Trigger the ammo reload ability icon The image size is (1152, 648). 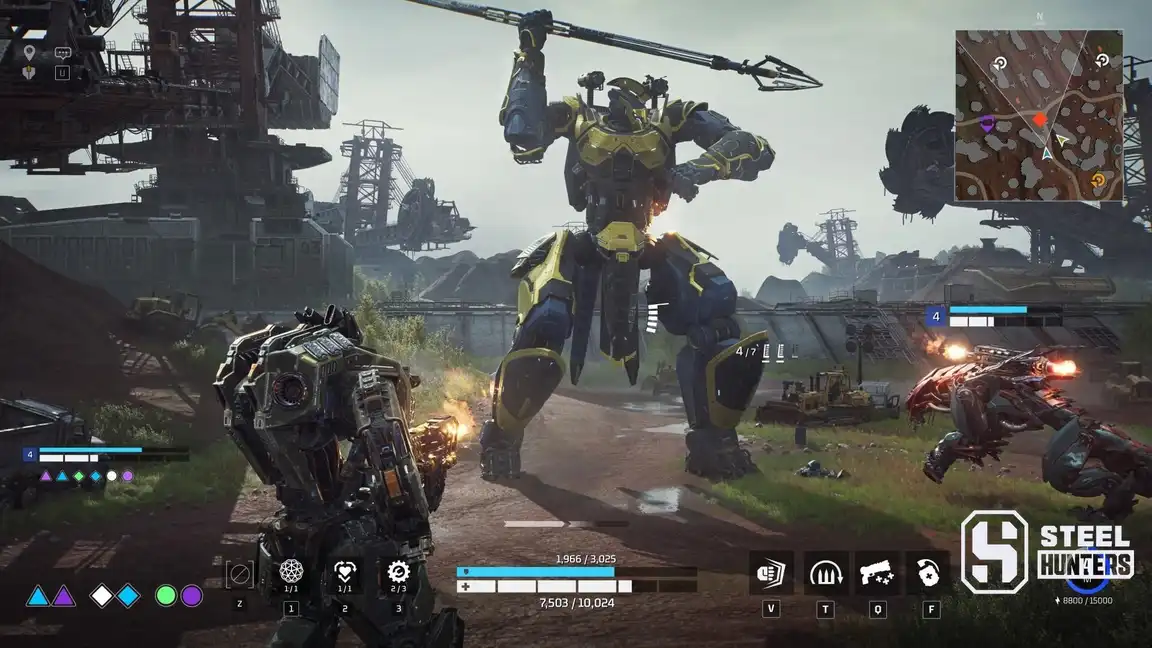click(x=825, y=573)
